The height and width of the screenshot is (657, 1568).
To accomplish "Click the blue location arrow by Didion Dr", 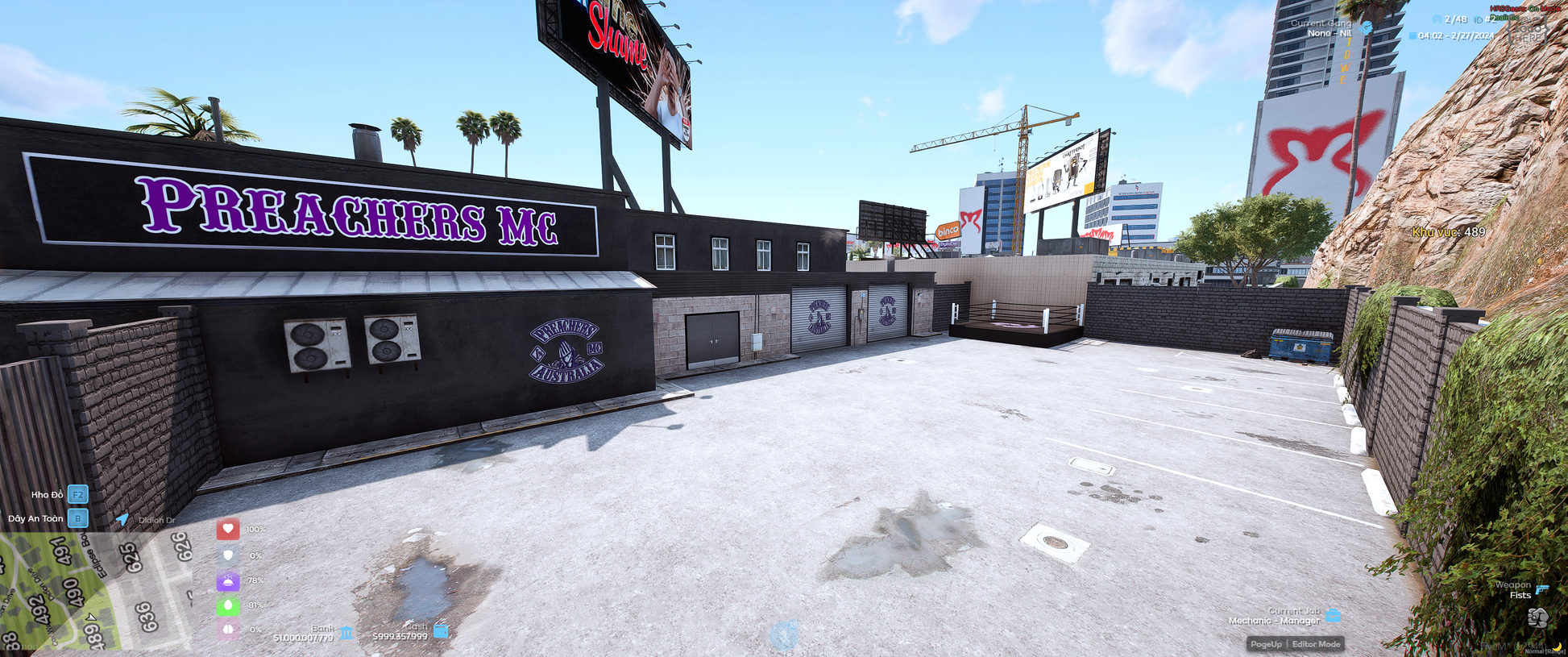I will pos(122,519).
